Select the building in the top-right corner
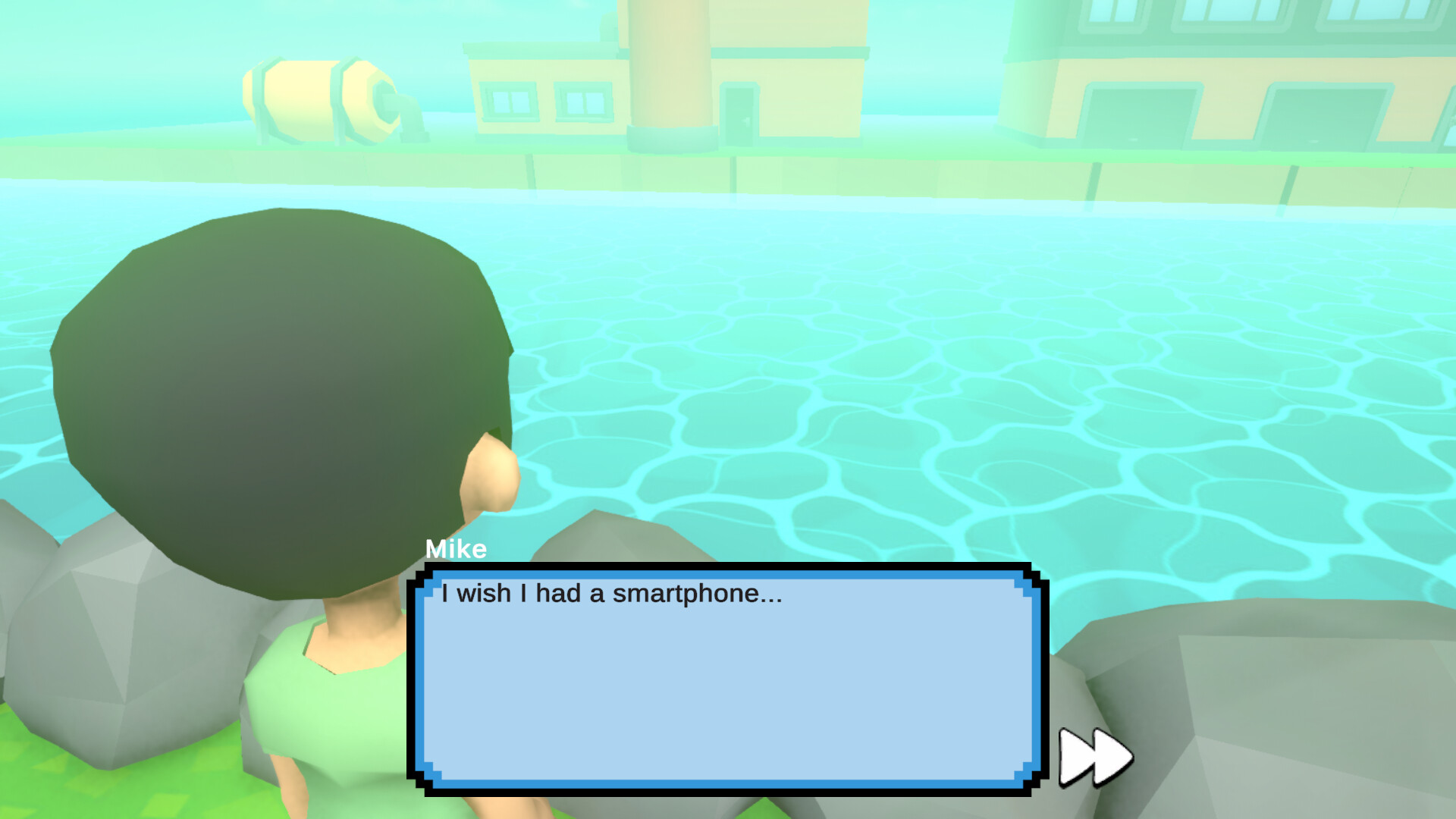 pyautogui.click(x=1251, y=68)
